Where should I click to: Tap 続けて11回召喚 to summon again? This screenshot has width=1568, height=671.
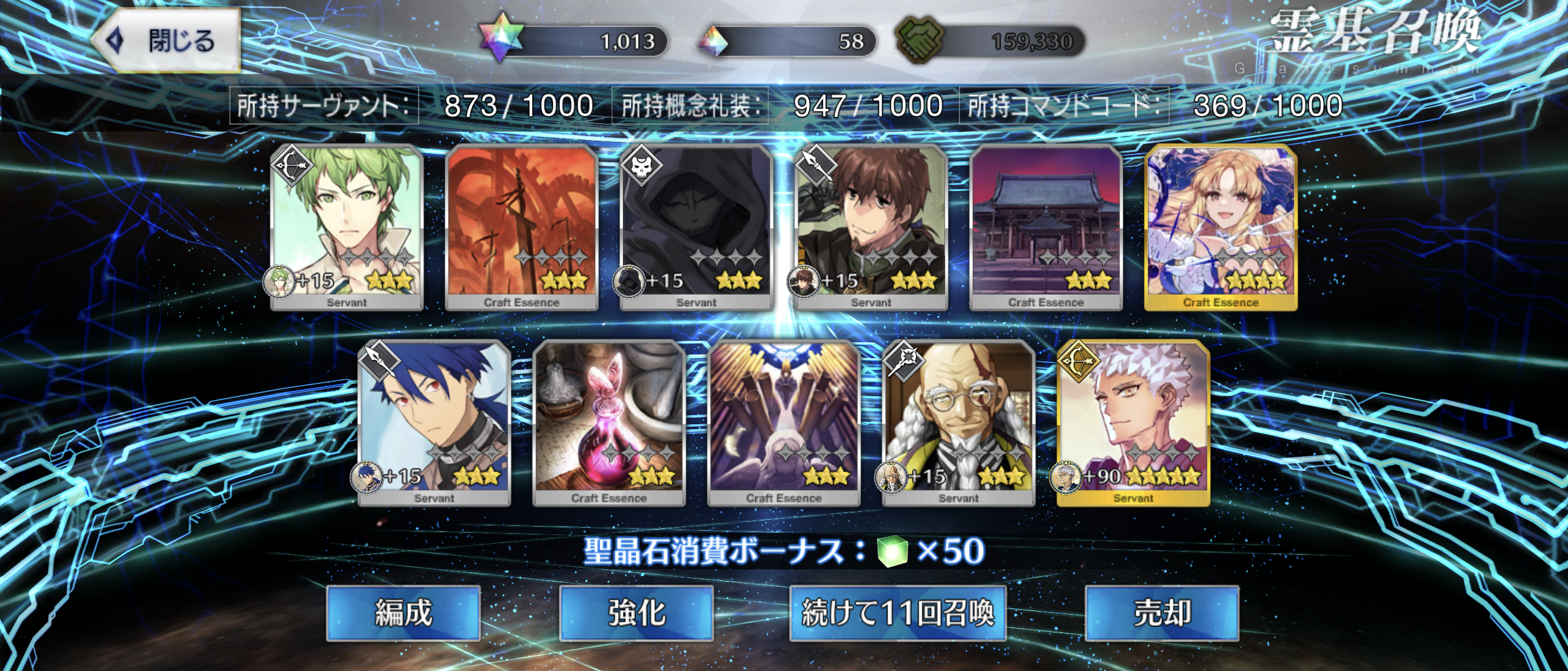tap(897, 613)
